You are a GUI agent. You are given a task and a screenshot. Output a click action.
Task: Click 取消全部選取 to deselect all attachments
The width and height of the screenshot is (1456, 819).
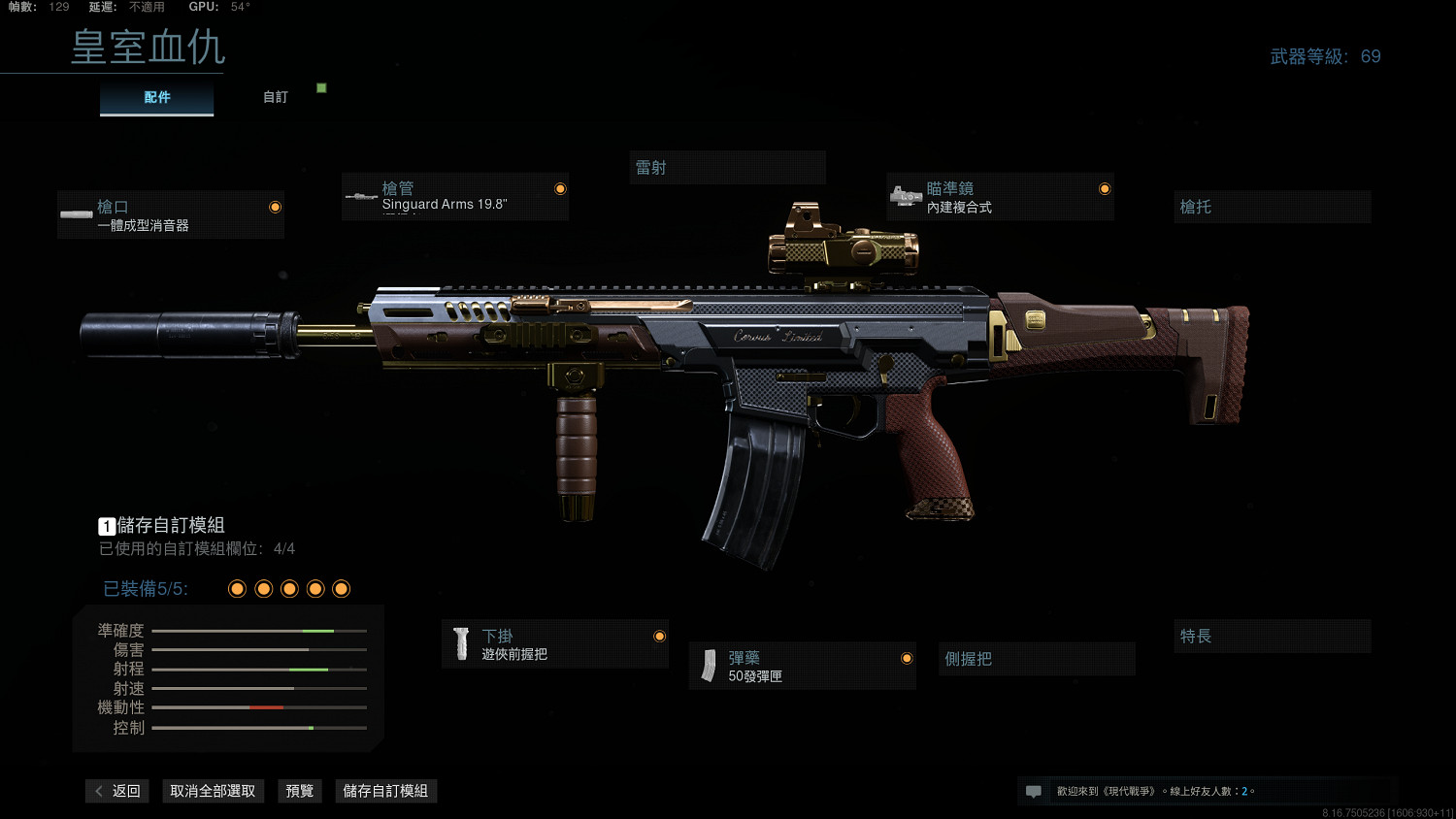(213, 791)
